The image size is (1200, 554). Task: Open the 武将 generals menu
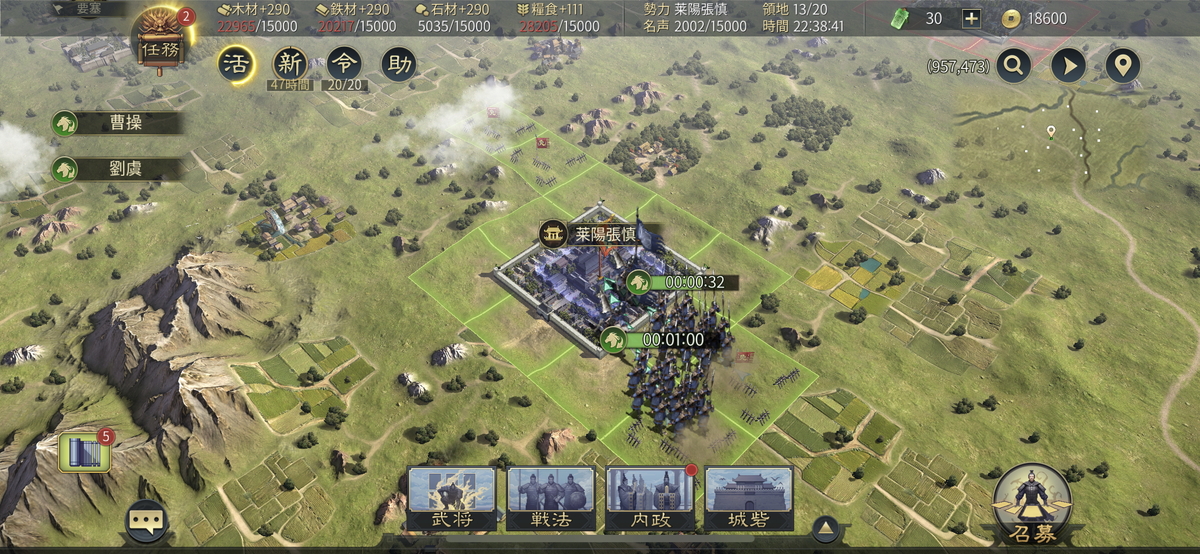(451, 498)
